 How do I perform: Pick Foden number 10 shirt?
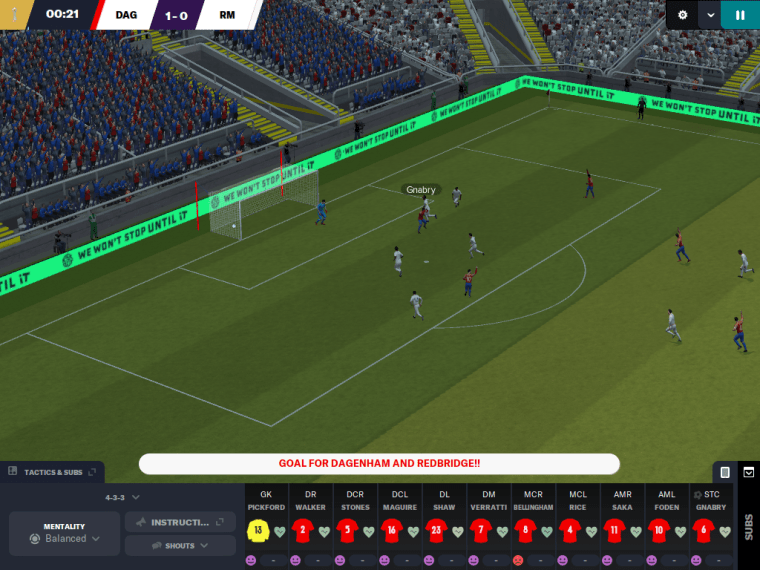point(658,530)
